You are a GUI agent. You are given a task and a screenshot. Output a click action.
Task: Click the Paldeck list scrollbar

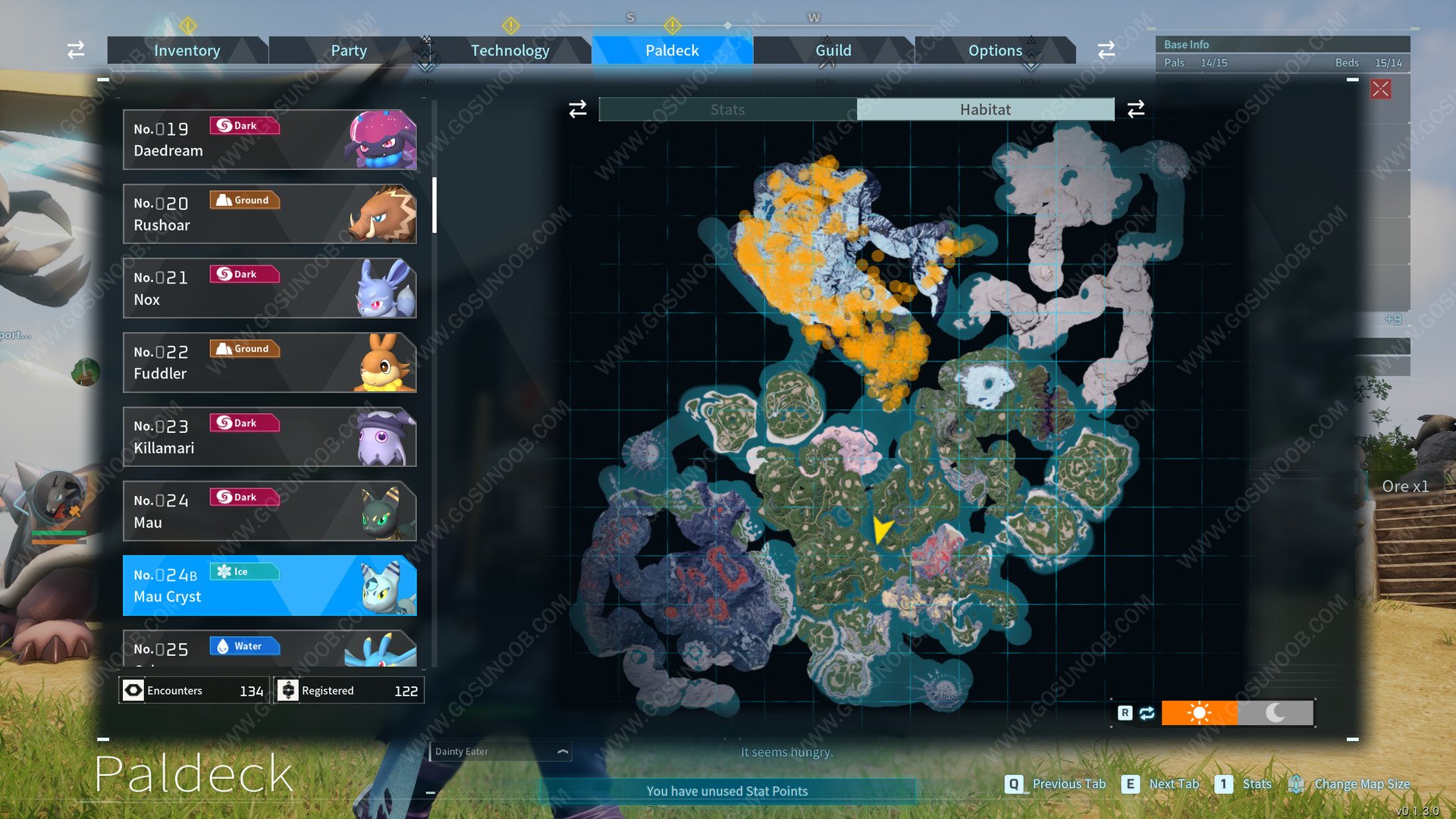(x=433, y=205)
